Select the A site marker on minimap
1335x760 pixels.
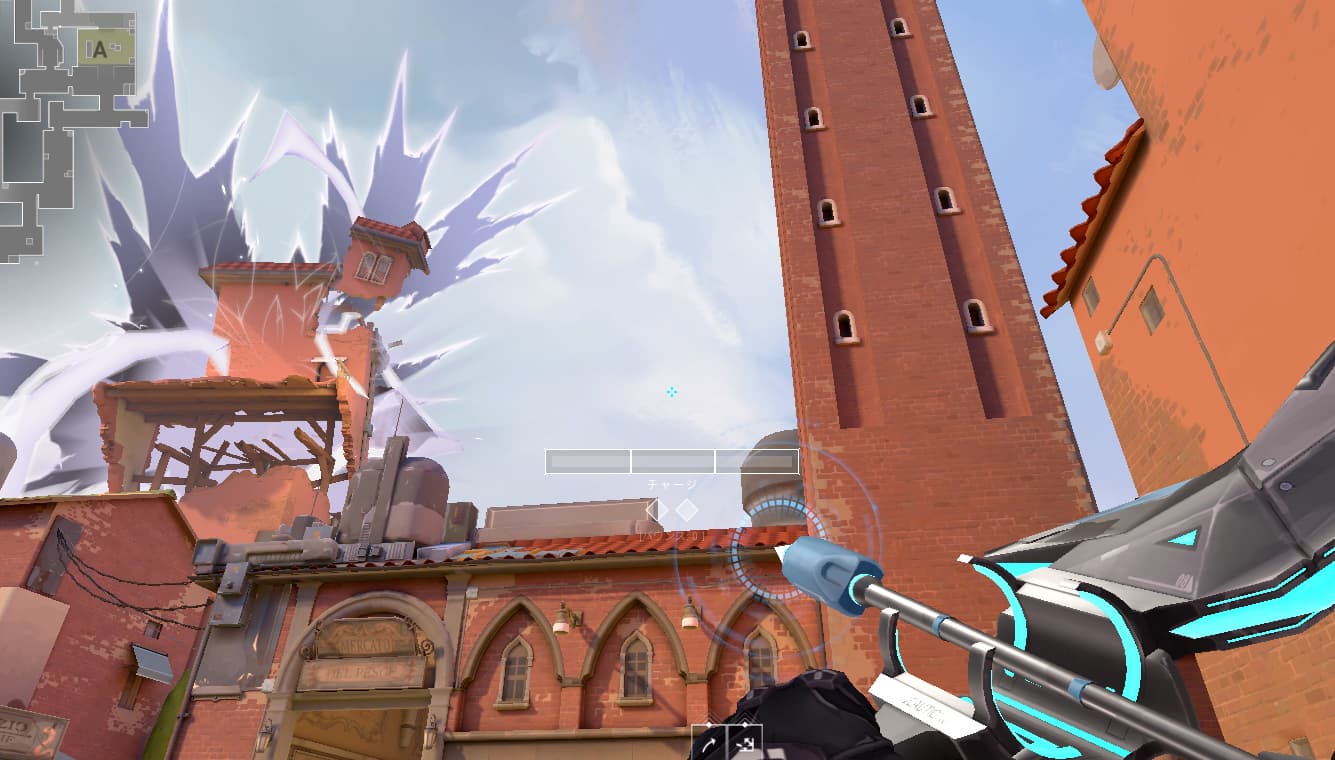(x=98, y=50)
